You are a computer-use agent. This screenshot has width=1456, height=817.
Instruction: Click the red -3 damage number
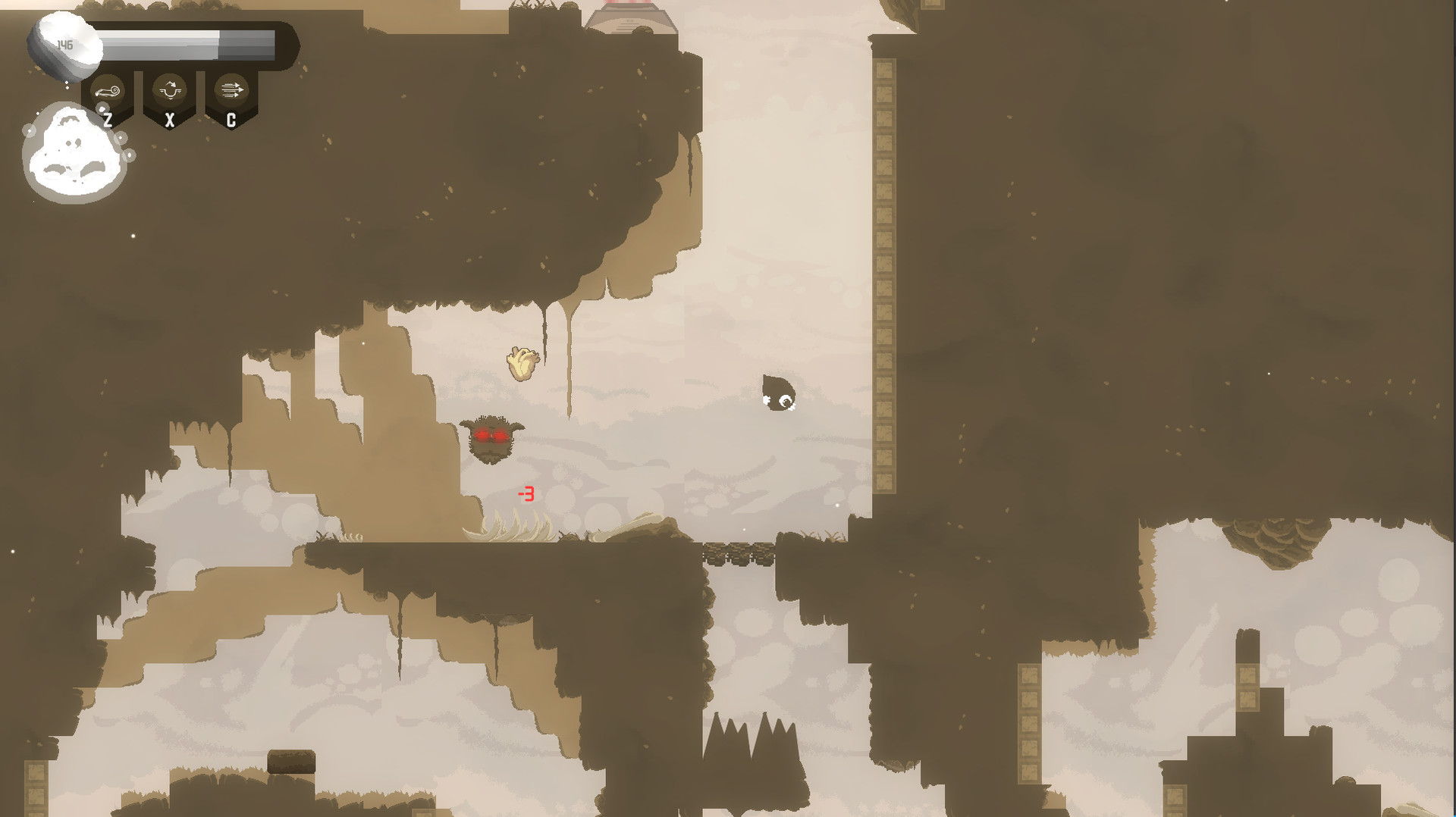(526, 493)
